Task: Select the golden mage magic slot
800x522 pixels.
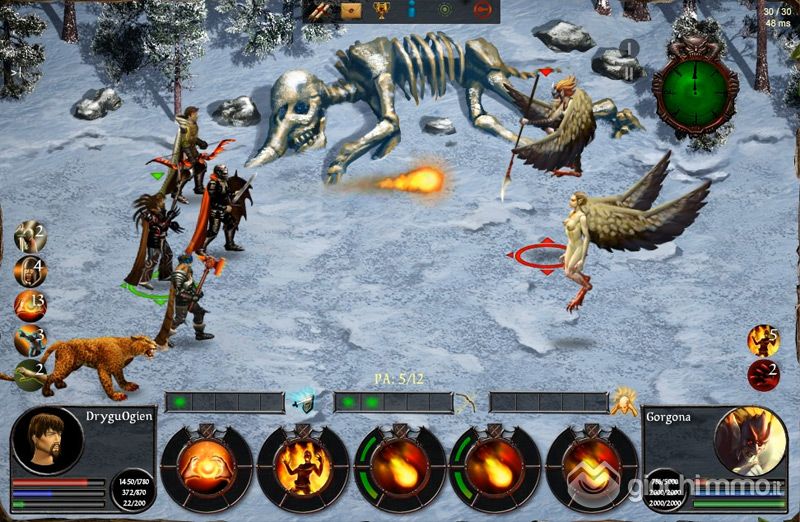Action: coord(625,401)
